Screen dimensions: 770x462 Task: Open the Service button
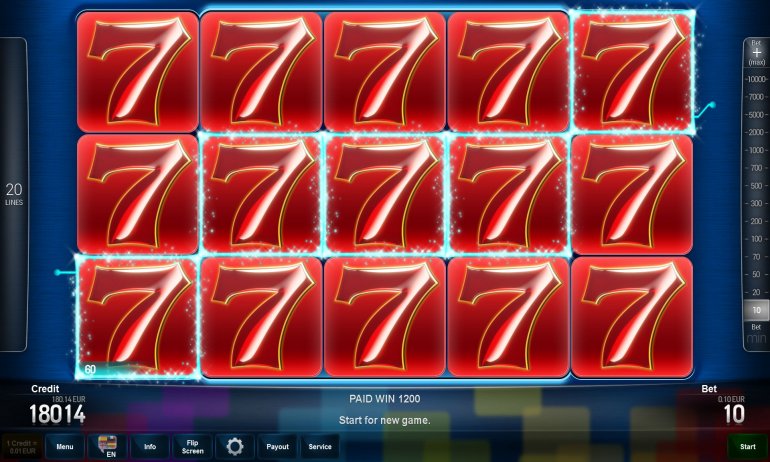point(320,447)
